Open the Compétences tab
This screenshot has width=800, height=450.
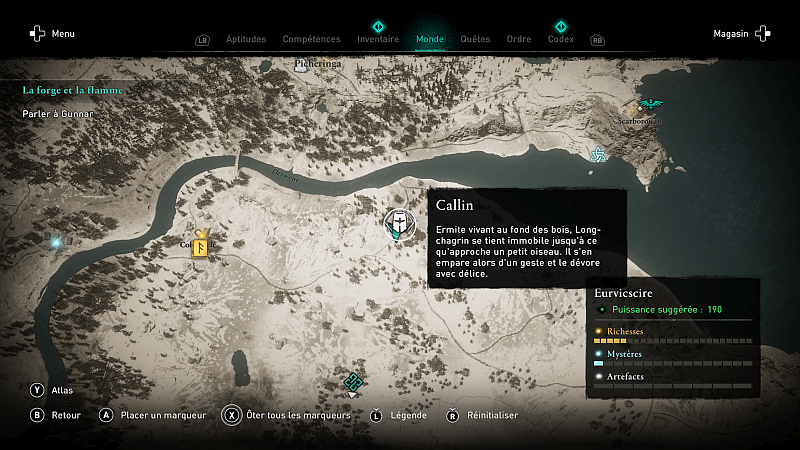(311, 39)
